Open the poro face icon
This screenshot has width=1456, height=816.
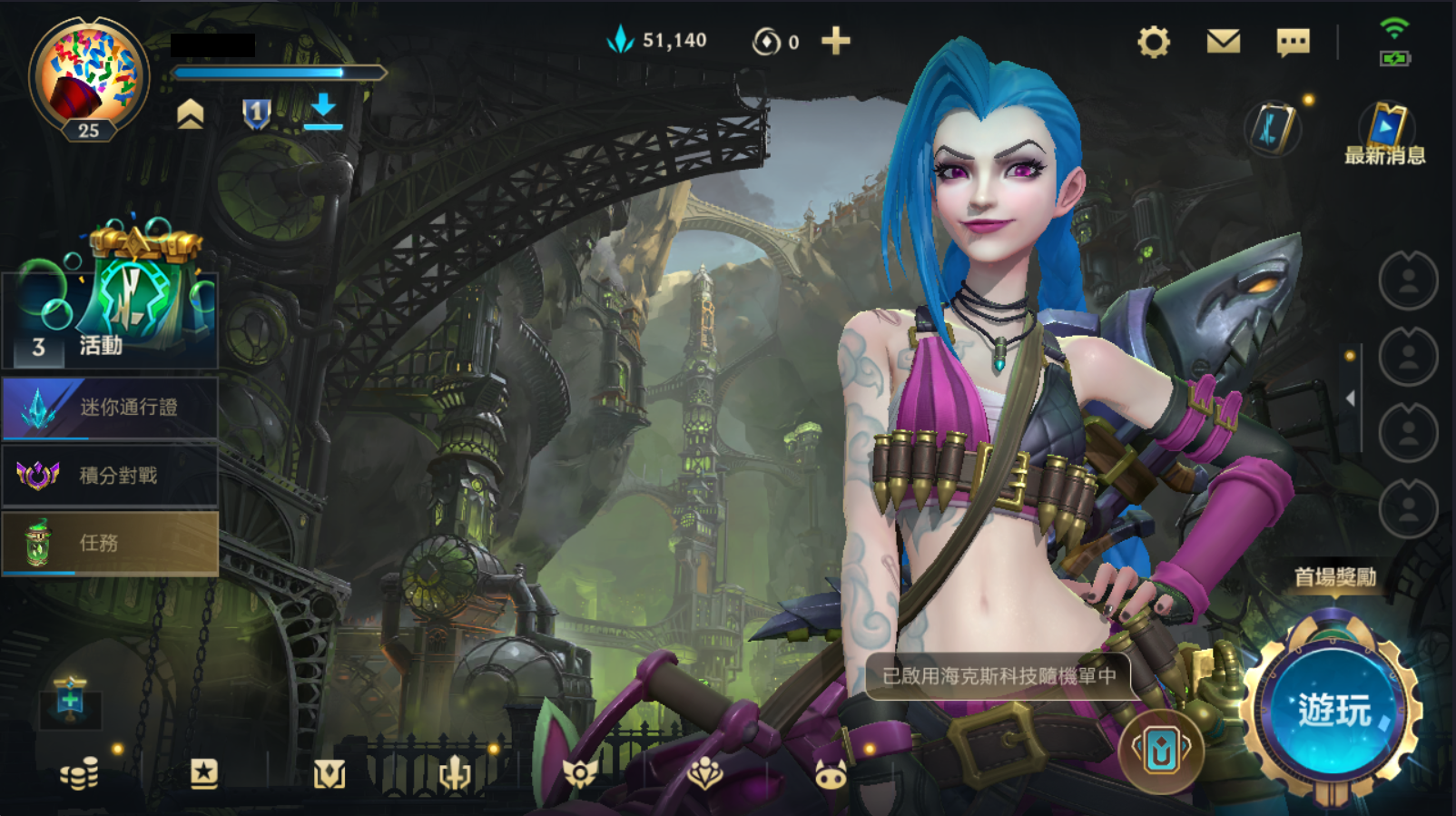(x=830, y=774)
